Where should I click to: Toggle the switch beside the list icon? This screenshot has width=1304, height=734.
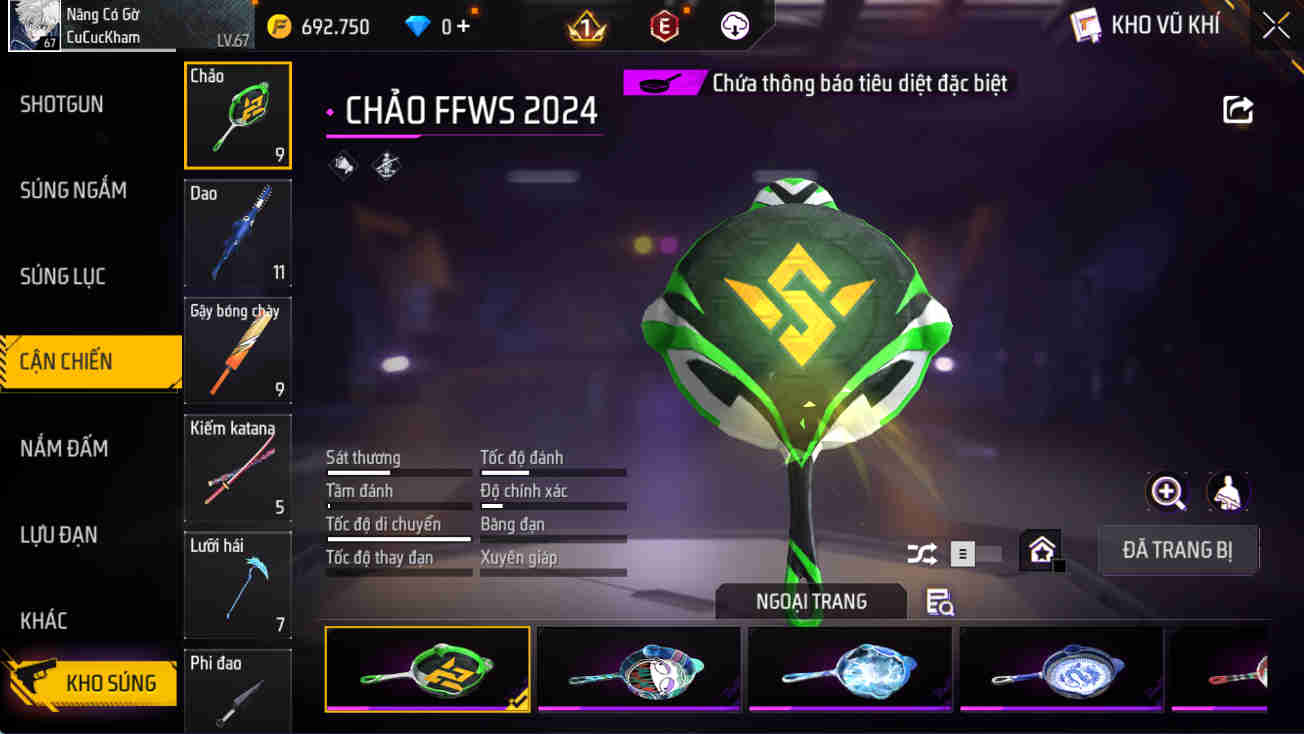(987, 553)
